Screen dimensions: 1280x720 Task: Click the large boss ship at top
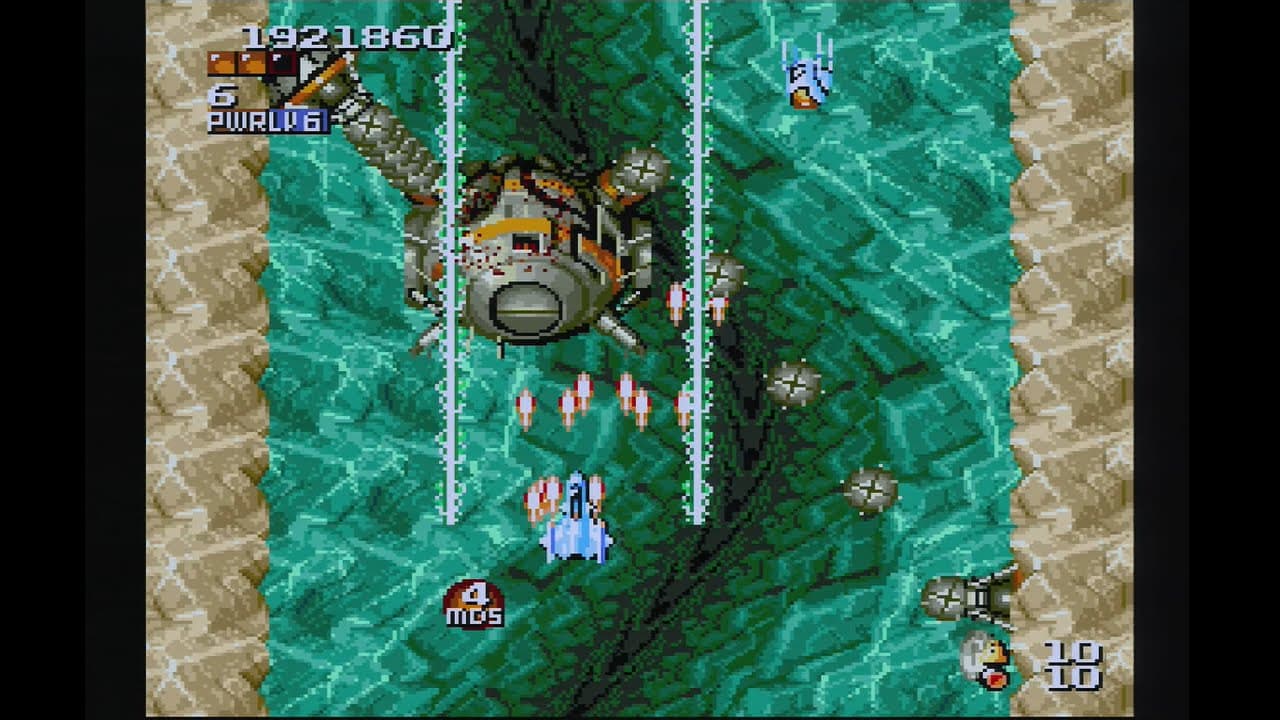(x=540, y=250)
